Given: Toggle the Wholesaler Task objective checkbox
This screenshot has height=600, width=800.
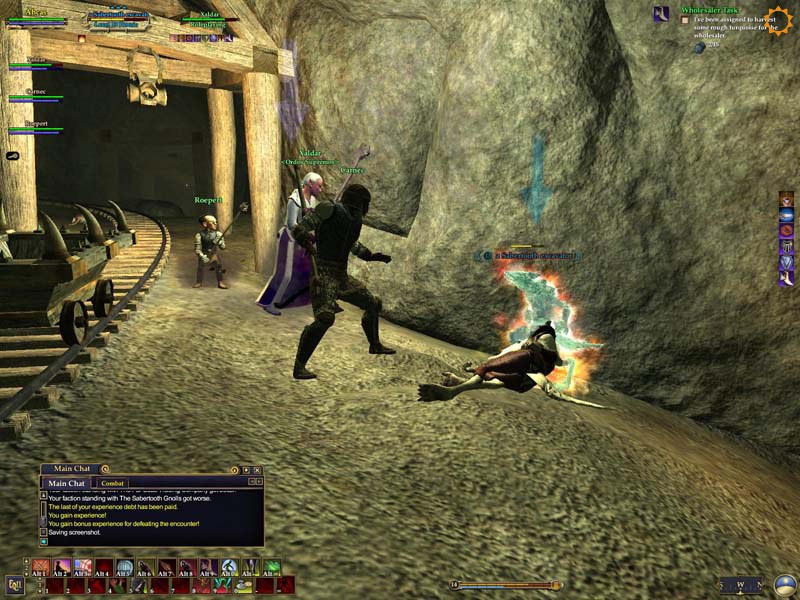Looking at the screenshot, I should 685,19.
